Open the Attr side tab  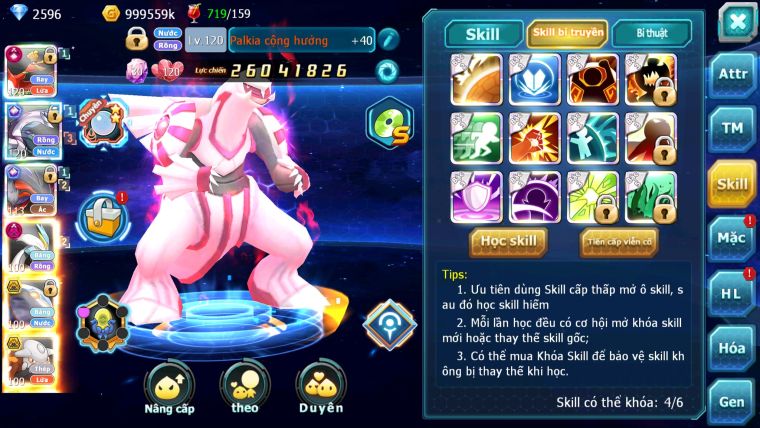[732, 74]
